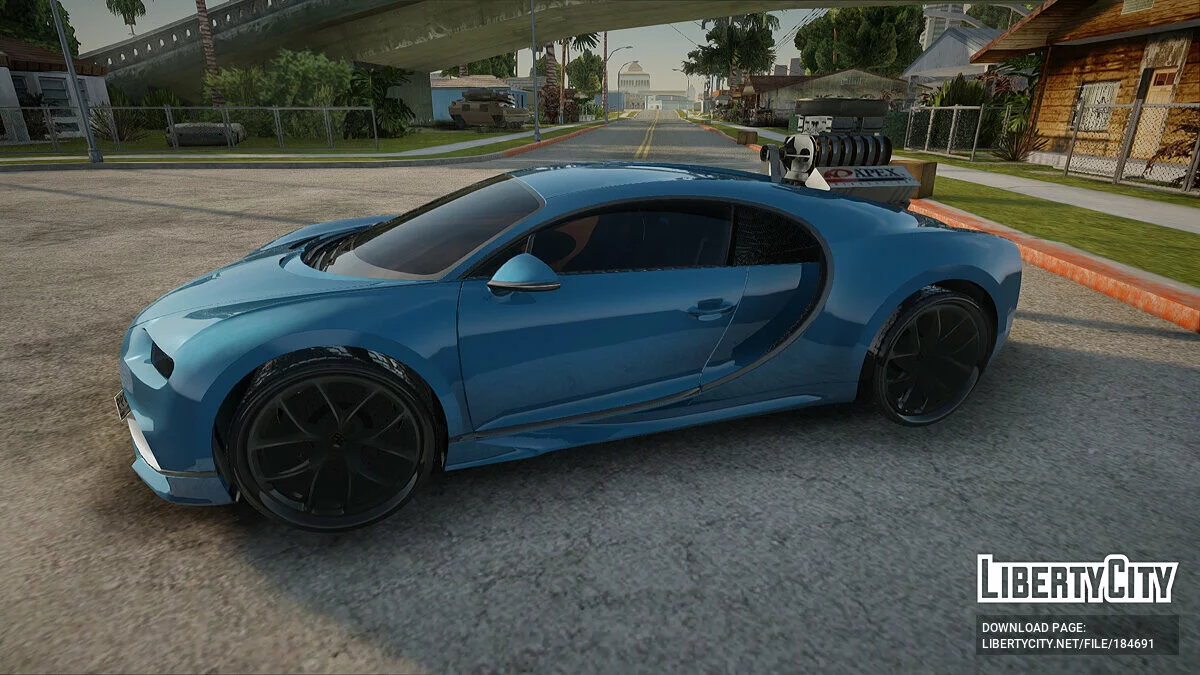Click the LibertyCity logo watermark
This screenshot has height=675, width=1200.
(x=1077, y=579)
